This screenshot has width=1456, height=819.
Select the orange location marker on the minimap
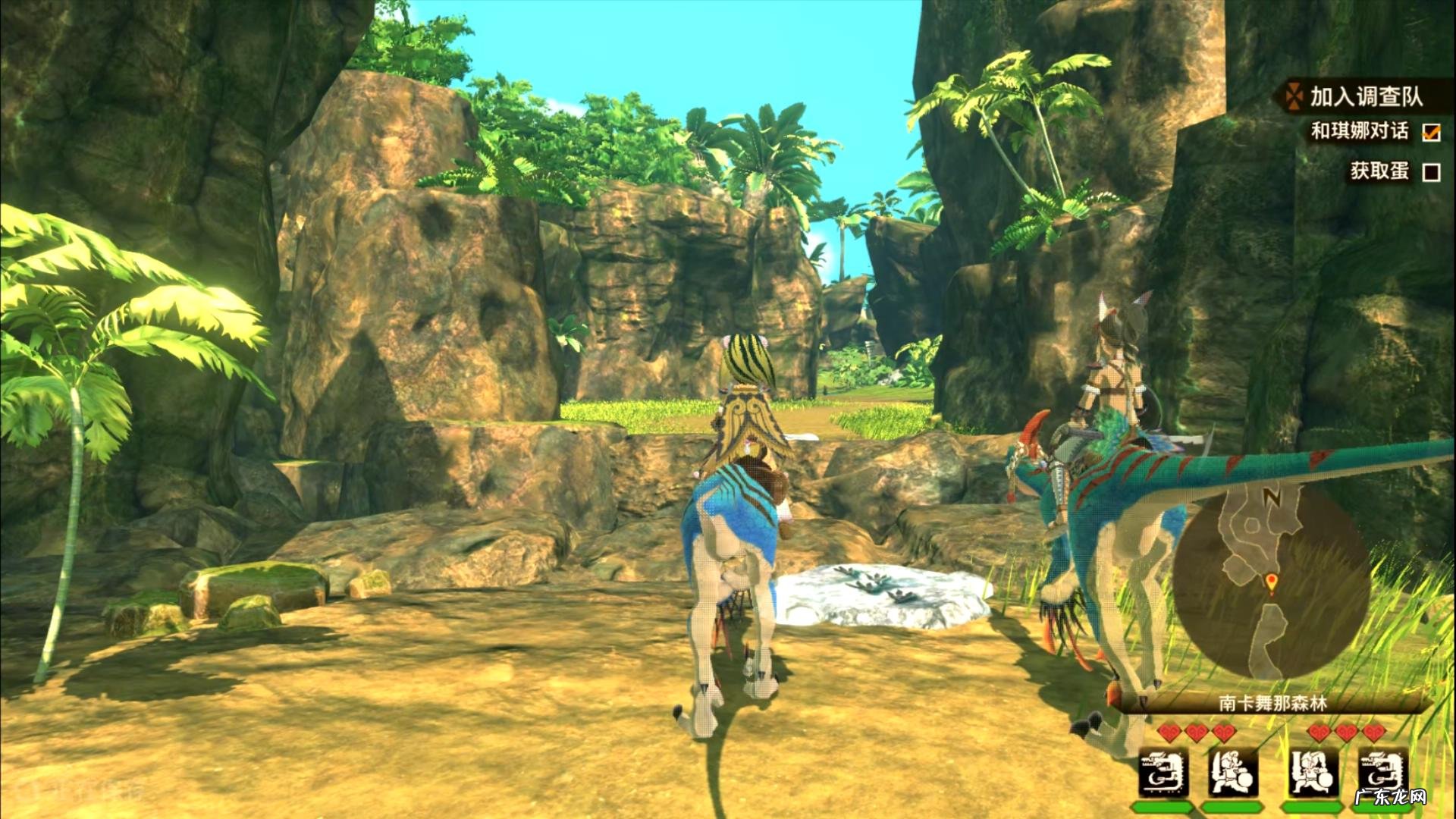coord(1272,582)
